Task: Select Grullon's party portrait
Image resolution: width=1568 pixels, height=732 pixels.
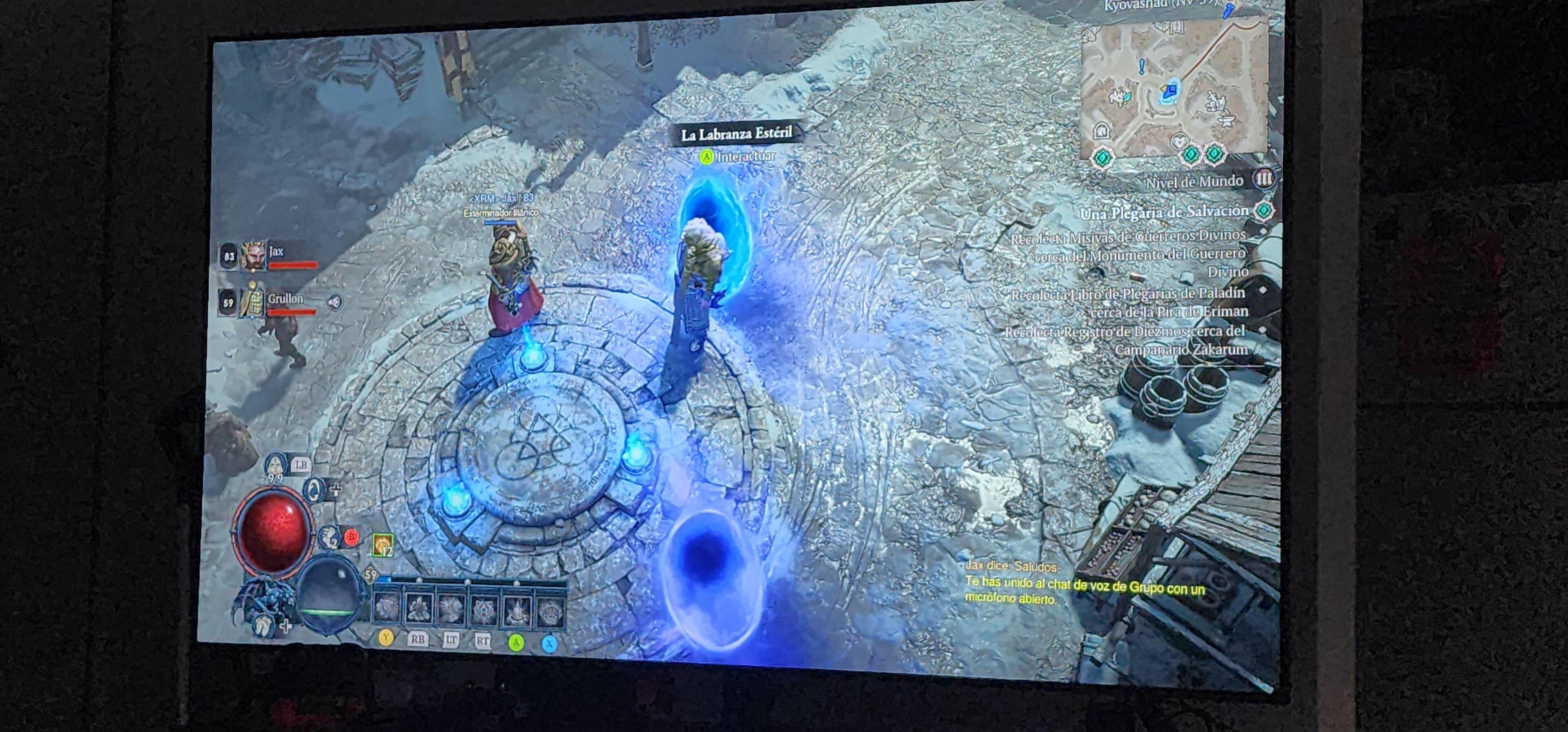Action: [252, 300]
